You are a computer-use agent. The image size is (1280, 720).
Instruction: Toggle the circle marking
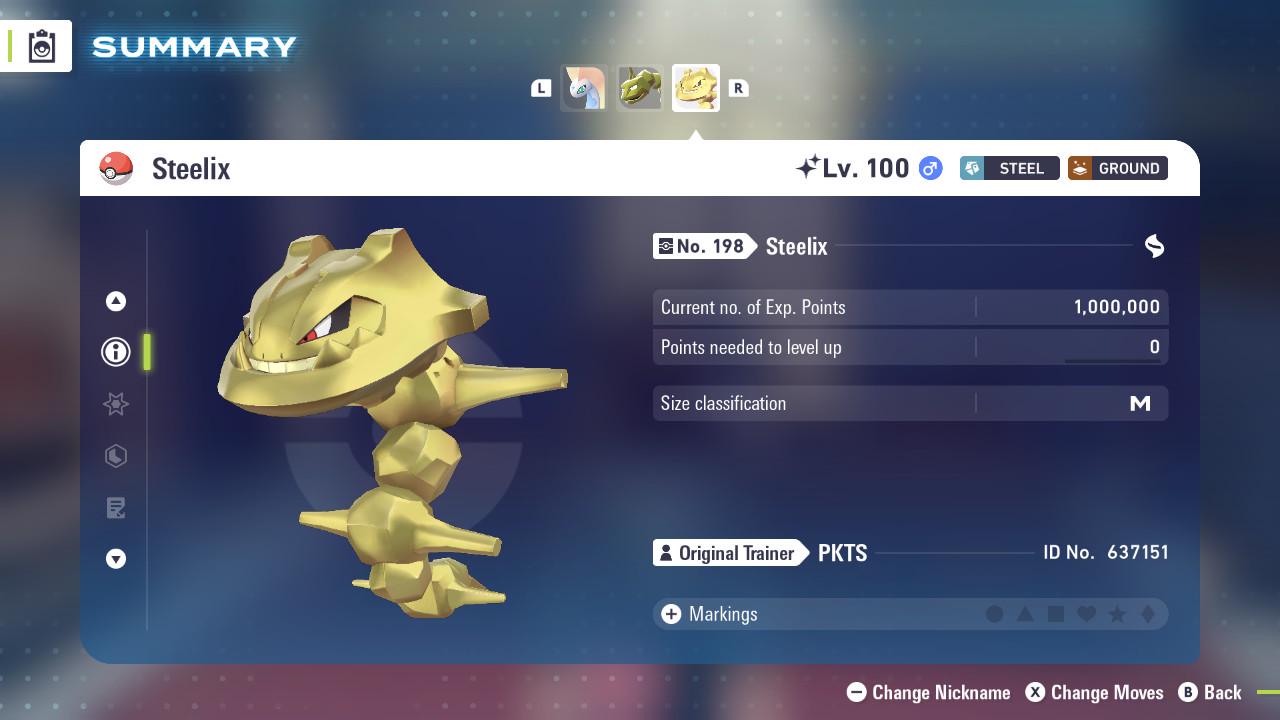(x=994, y=614)
